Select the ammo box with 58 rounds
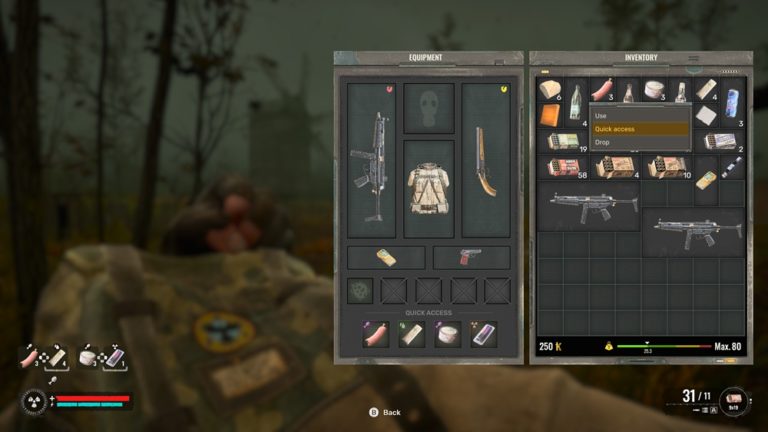 [562, 167]
